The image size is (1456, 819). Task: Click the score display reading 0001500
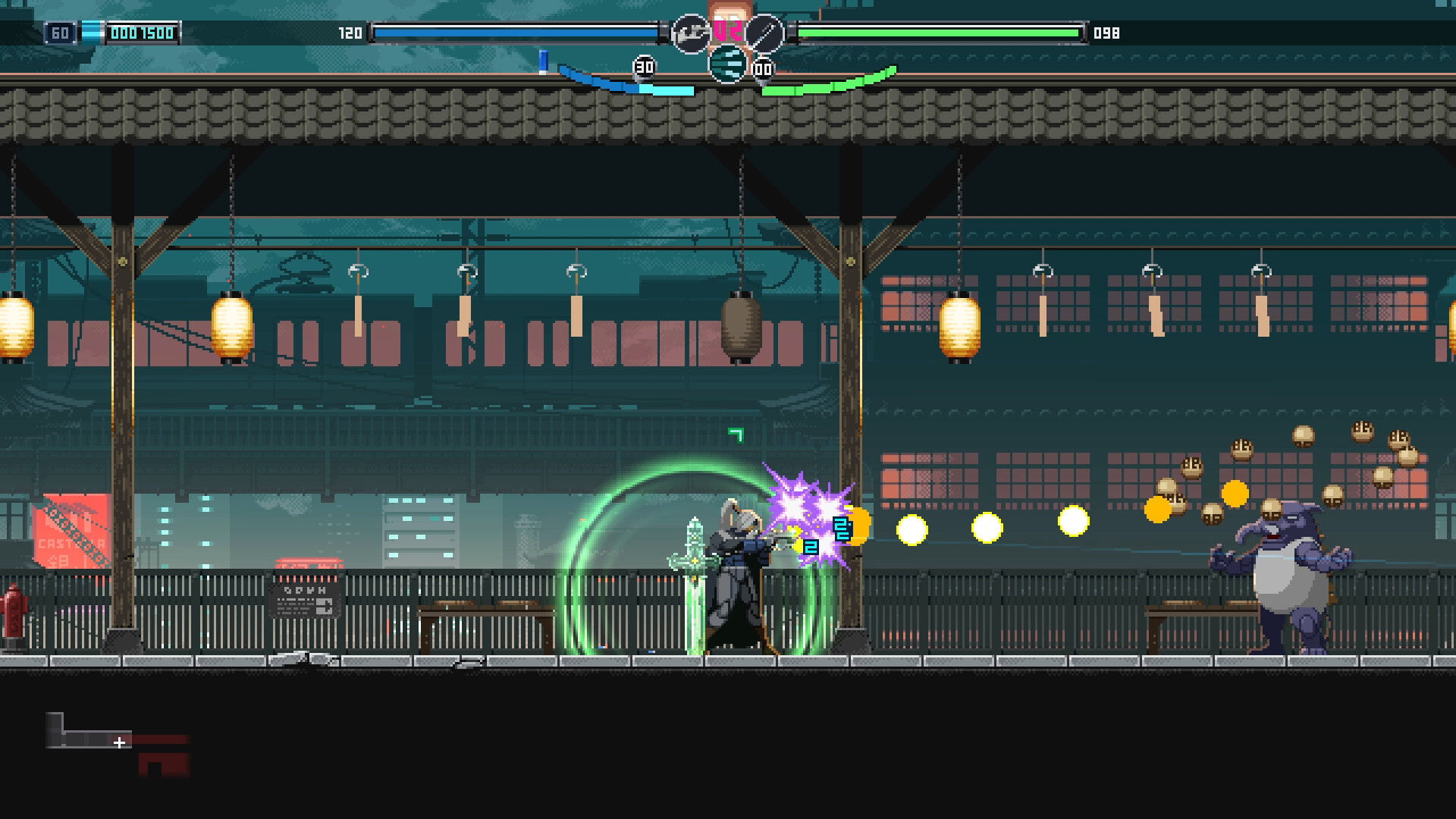(x=140, y=33)
